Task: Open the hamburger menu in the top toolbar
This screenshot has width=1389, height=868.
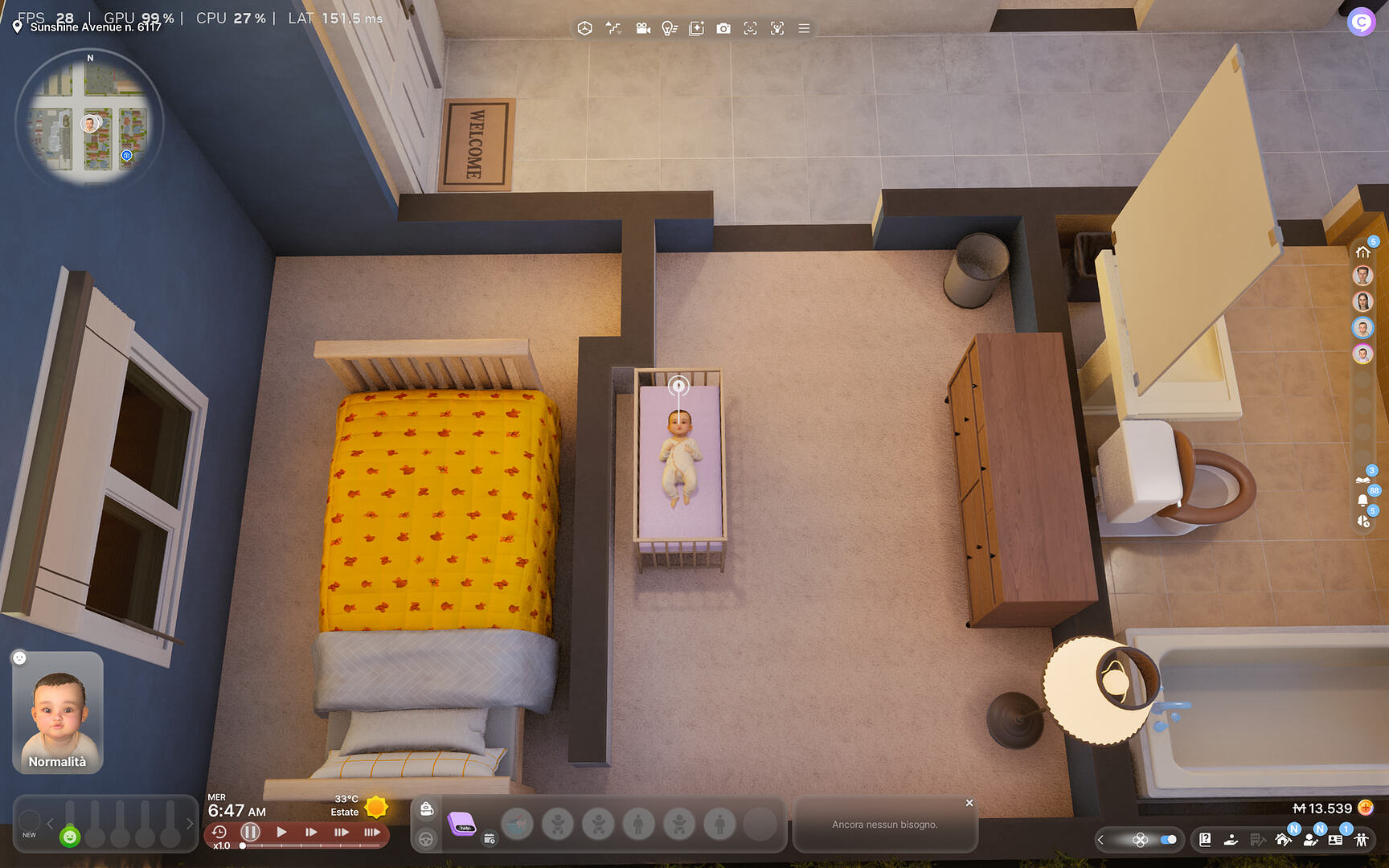Action: pyautogui.click(x=804, y=28)
